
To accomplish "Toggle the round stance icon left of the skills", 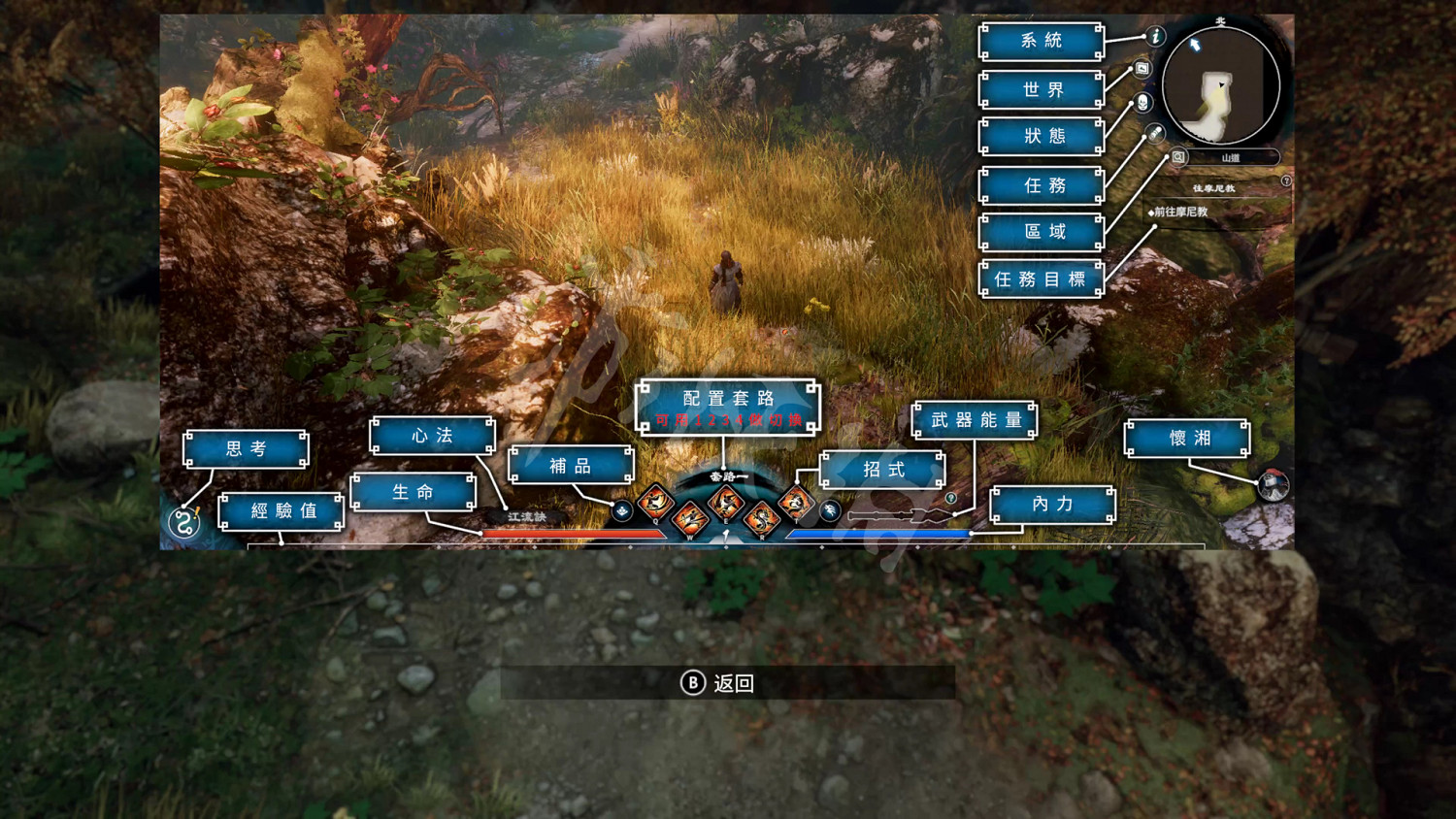I will (623, 511).
